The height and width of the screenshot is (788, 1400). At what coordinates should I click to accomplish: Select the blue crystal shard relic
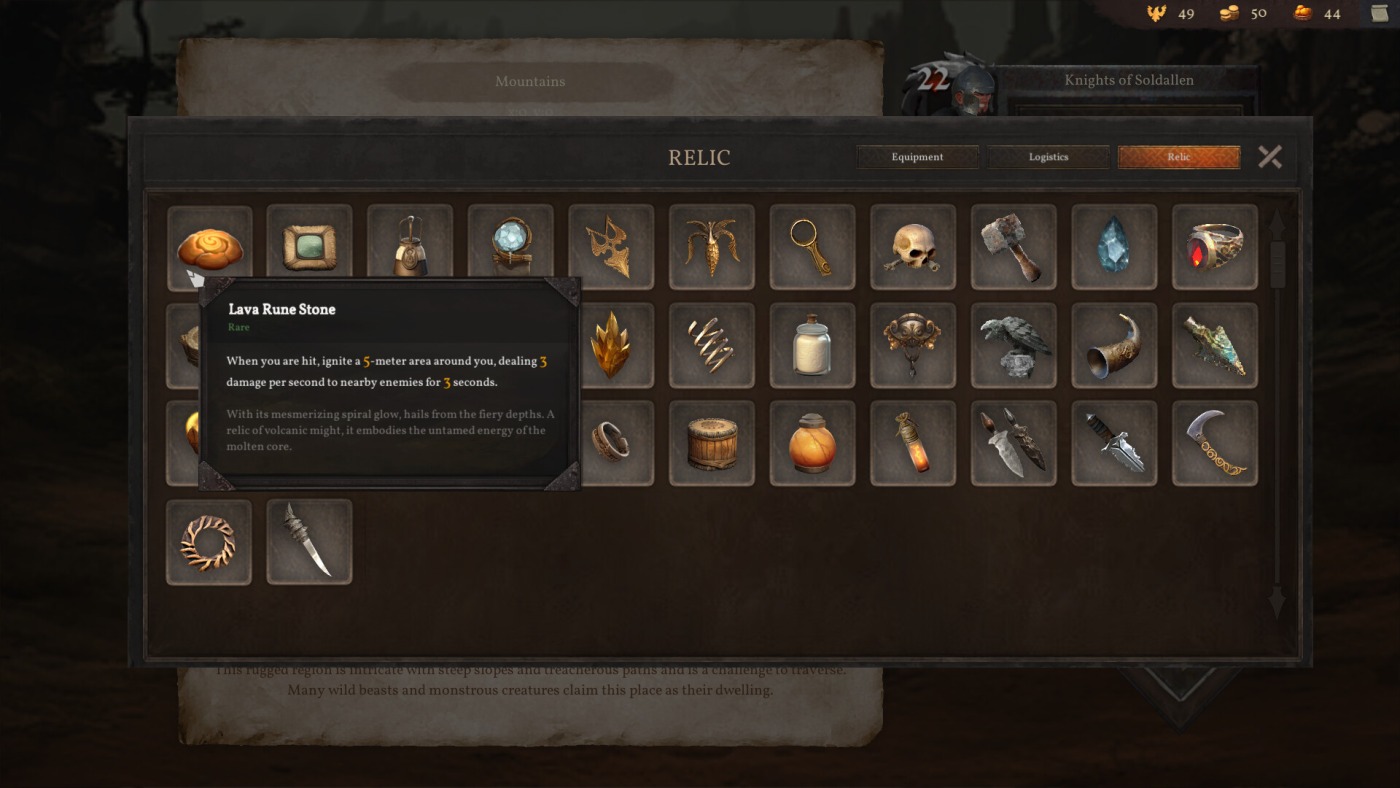point(1114,247)
